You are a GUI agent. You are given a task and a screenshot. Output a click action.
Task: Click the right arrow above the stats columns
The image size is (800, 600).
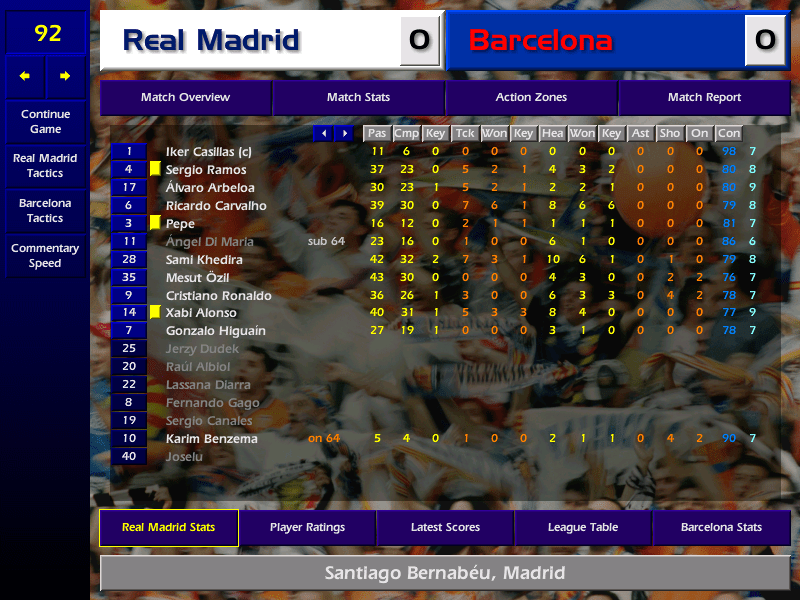(x=344, y=133)
